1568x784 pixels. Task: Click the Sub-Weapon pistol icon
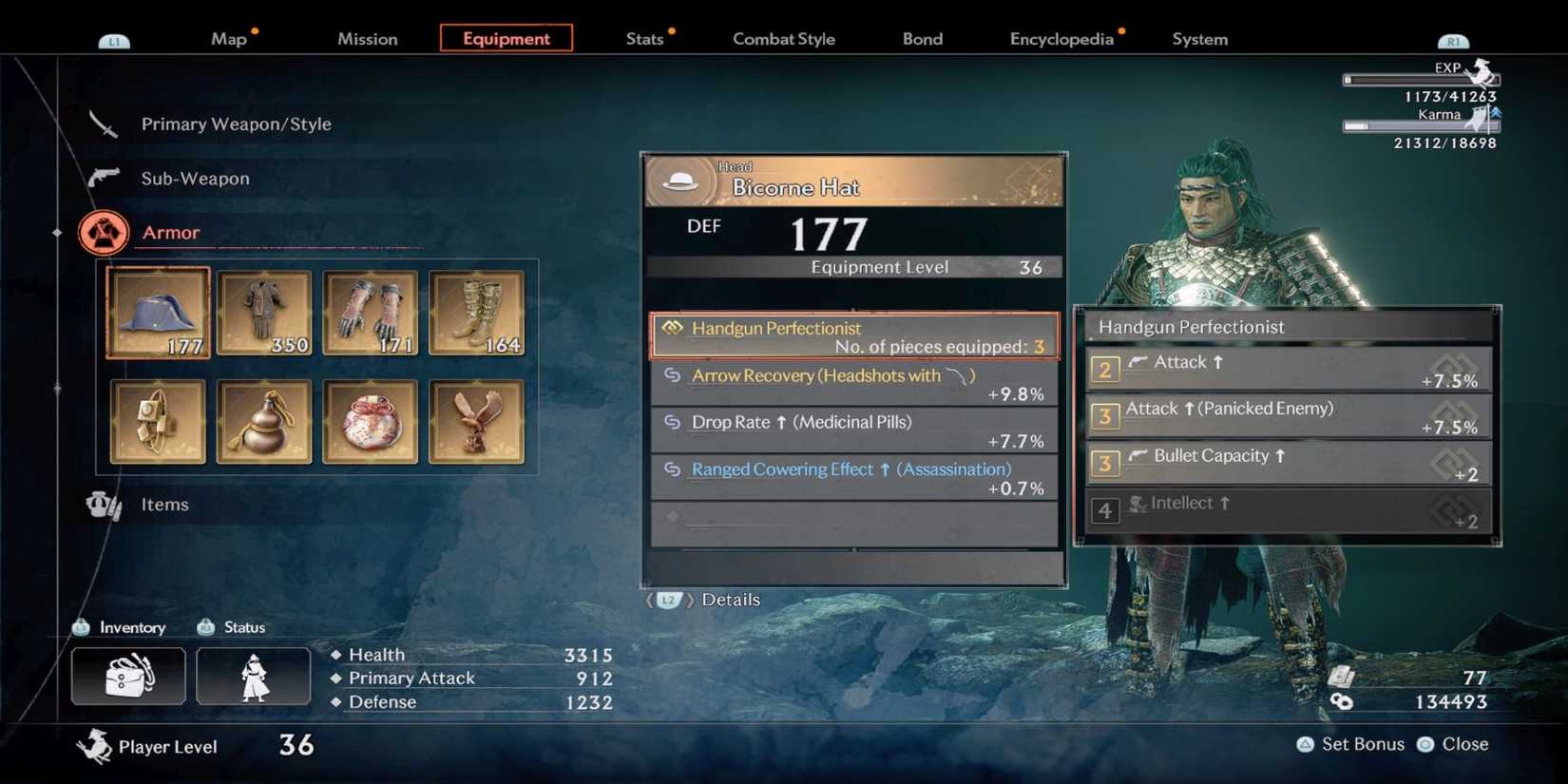[103, 178]
